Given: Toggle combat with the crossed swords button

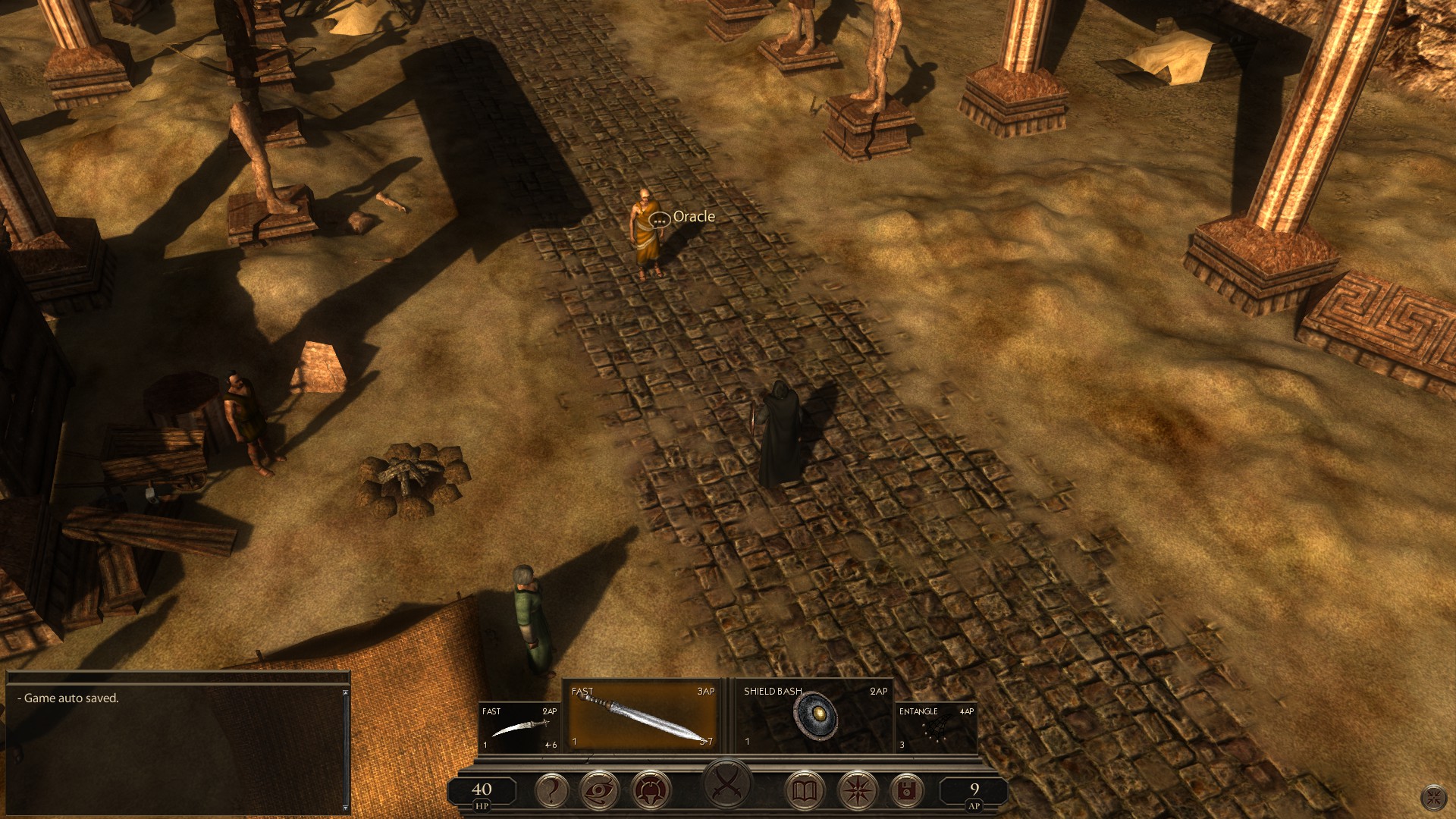Looking at the screenshot, I should [726, 783].
